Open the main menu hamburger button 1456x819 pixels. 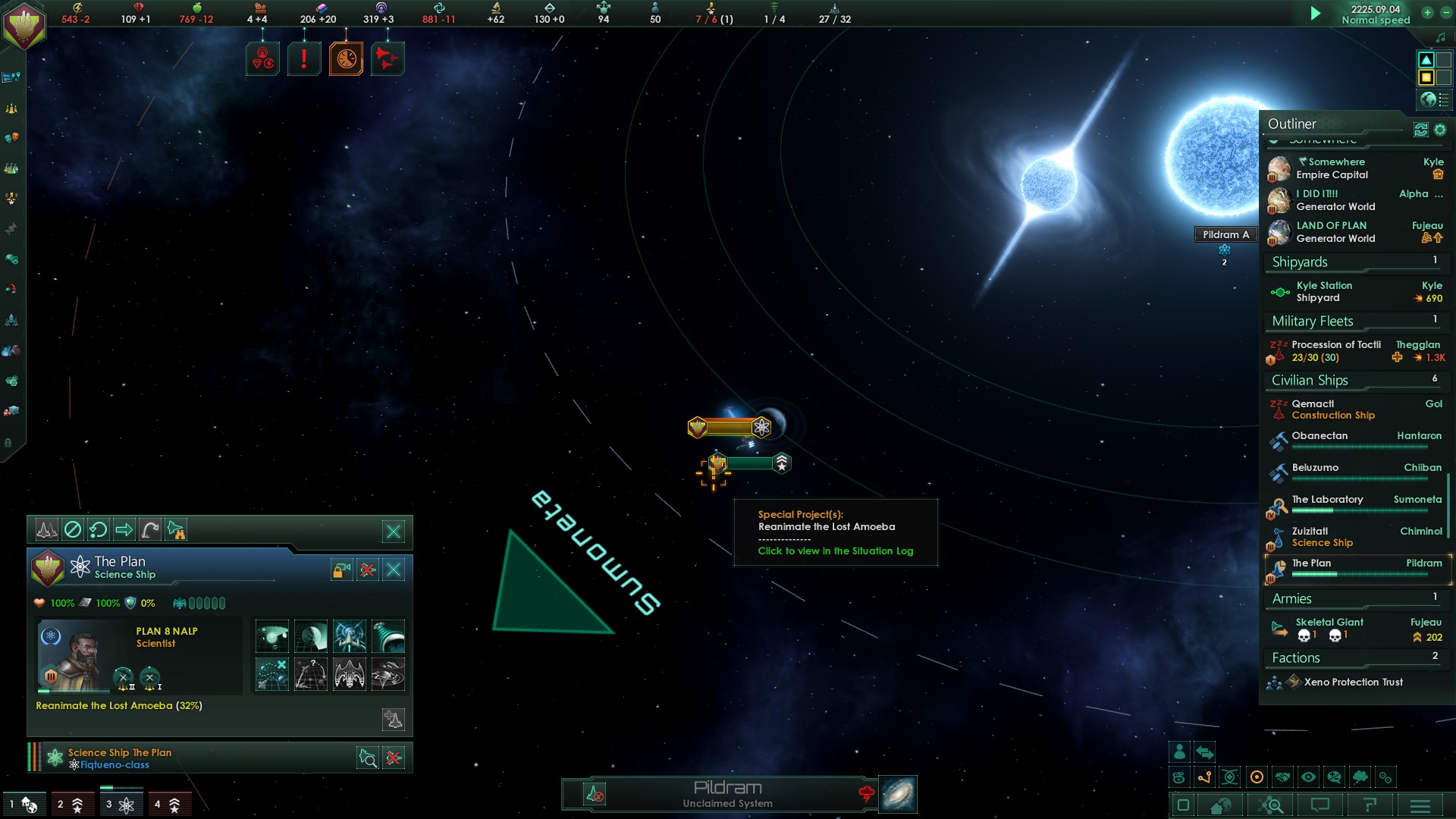tap(1420, 805)
